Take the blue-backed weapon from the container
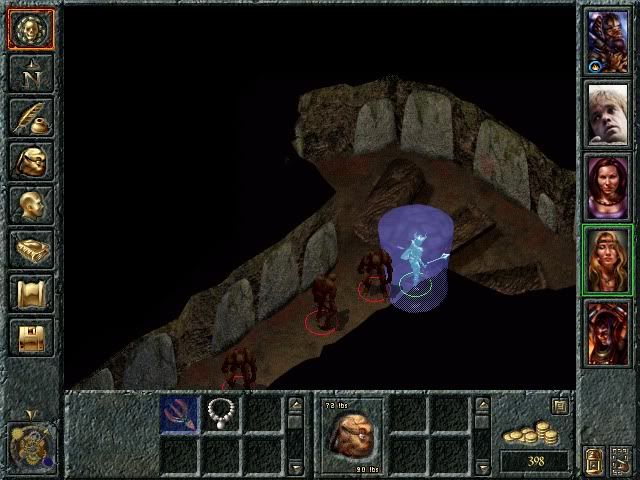Image resolution: width=640 pixels, height=480 pixels. (x=180, y=413)
